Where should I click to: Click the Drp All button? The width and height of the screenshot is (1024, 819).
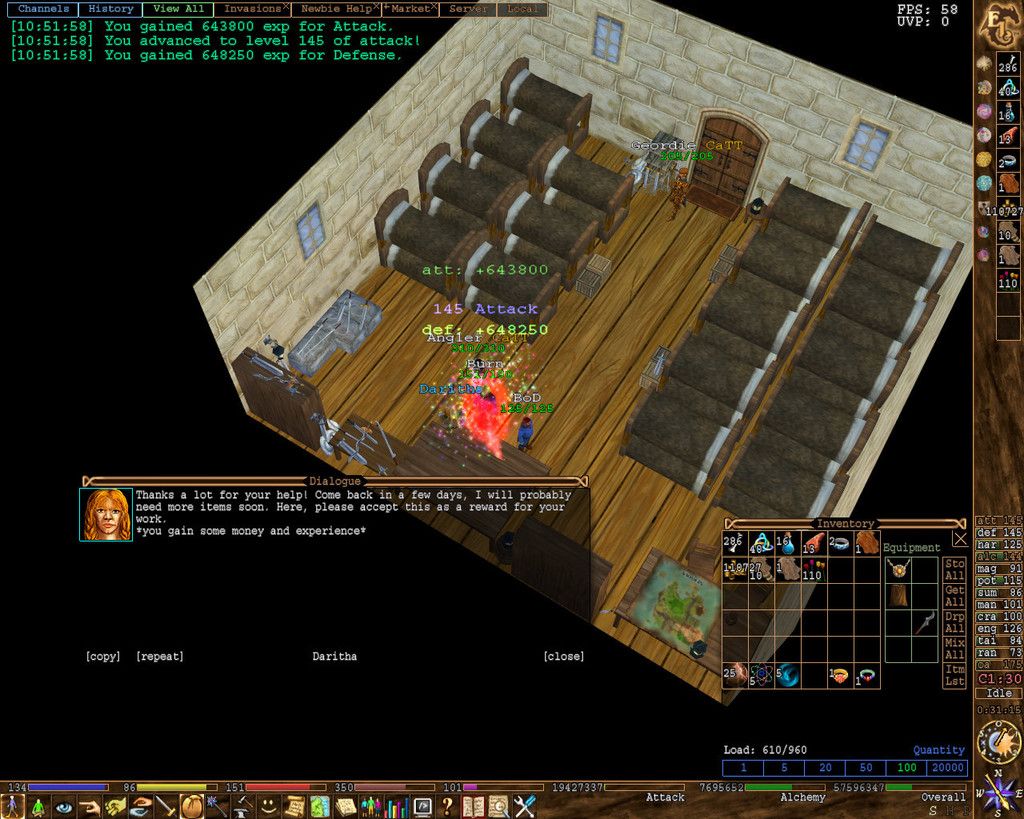[955, 622]
